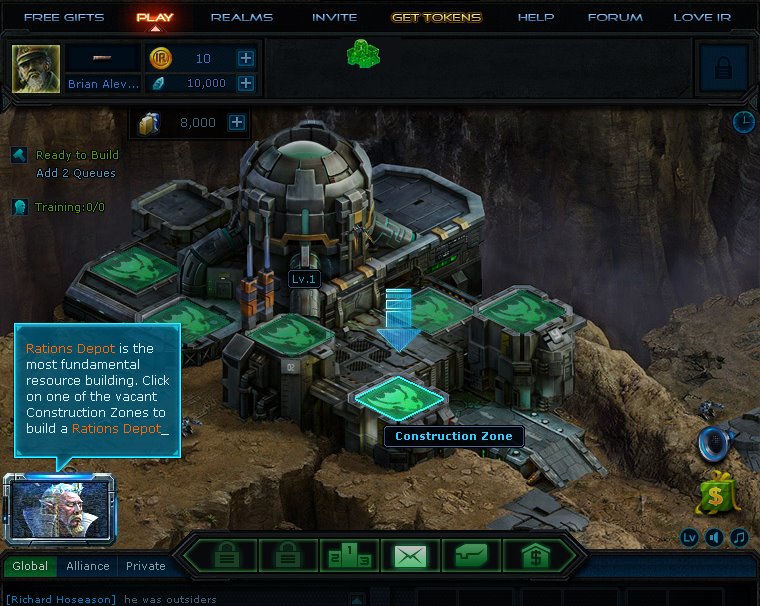Switch to the Realms menu
Viewport: 760px width, 606px height.
coord(241,17)
